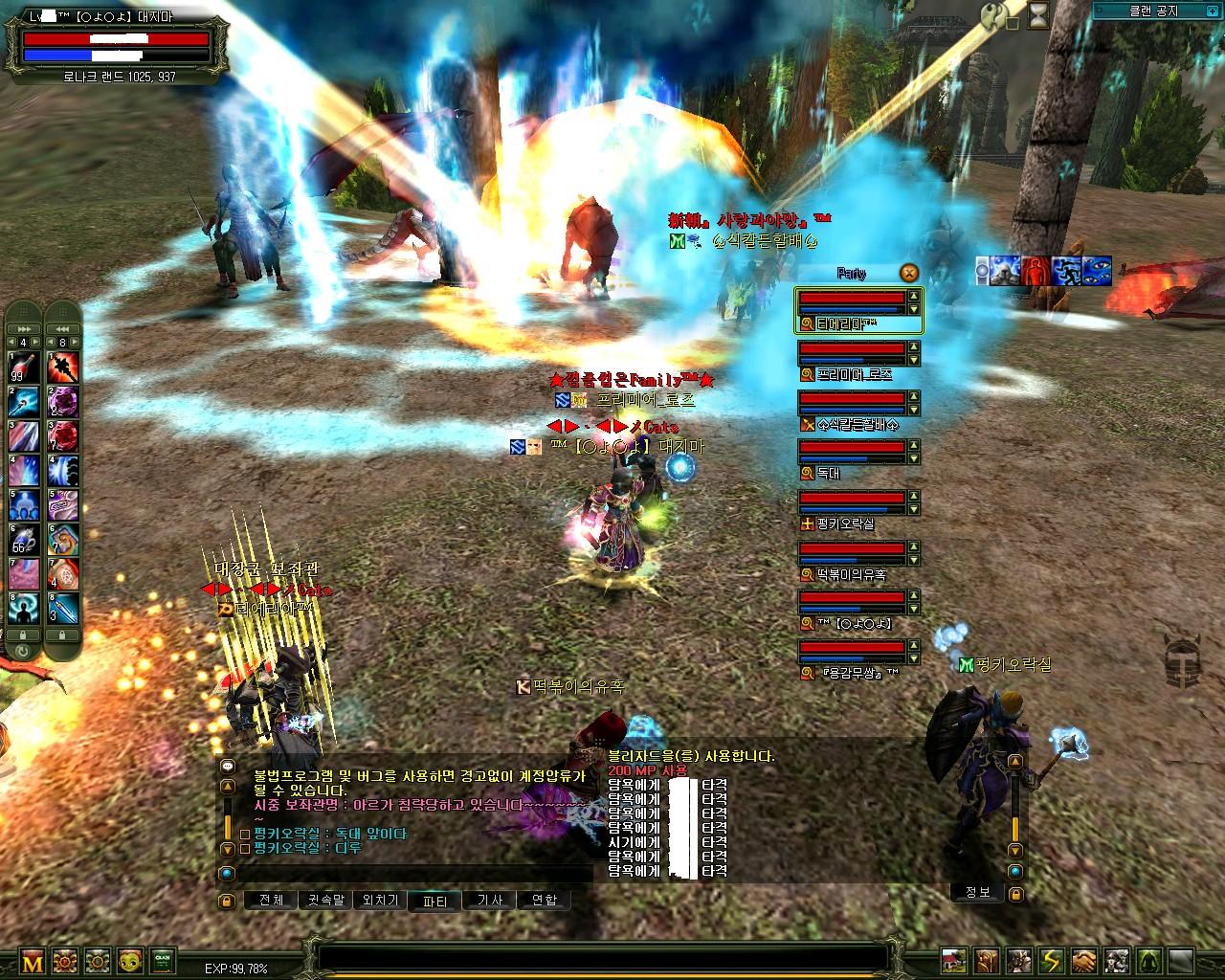
Task: Open the 외치기 shout chat tab
Action: click(x=380, y=901)
